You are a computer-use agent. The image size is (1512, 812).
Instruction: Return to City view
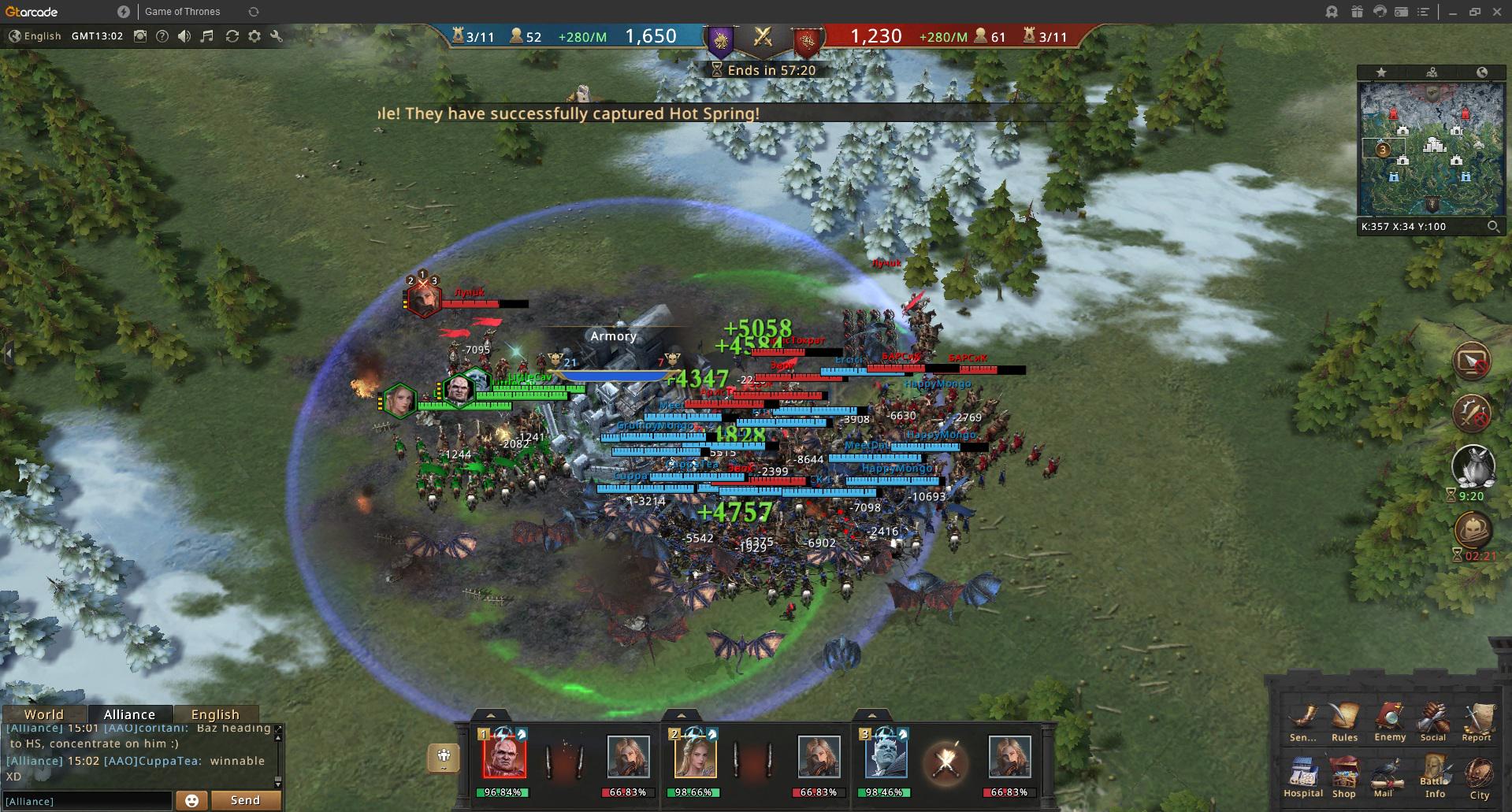[1479, 777]
